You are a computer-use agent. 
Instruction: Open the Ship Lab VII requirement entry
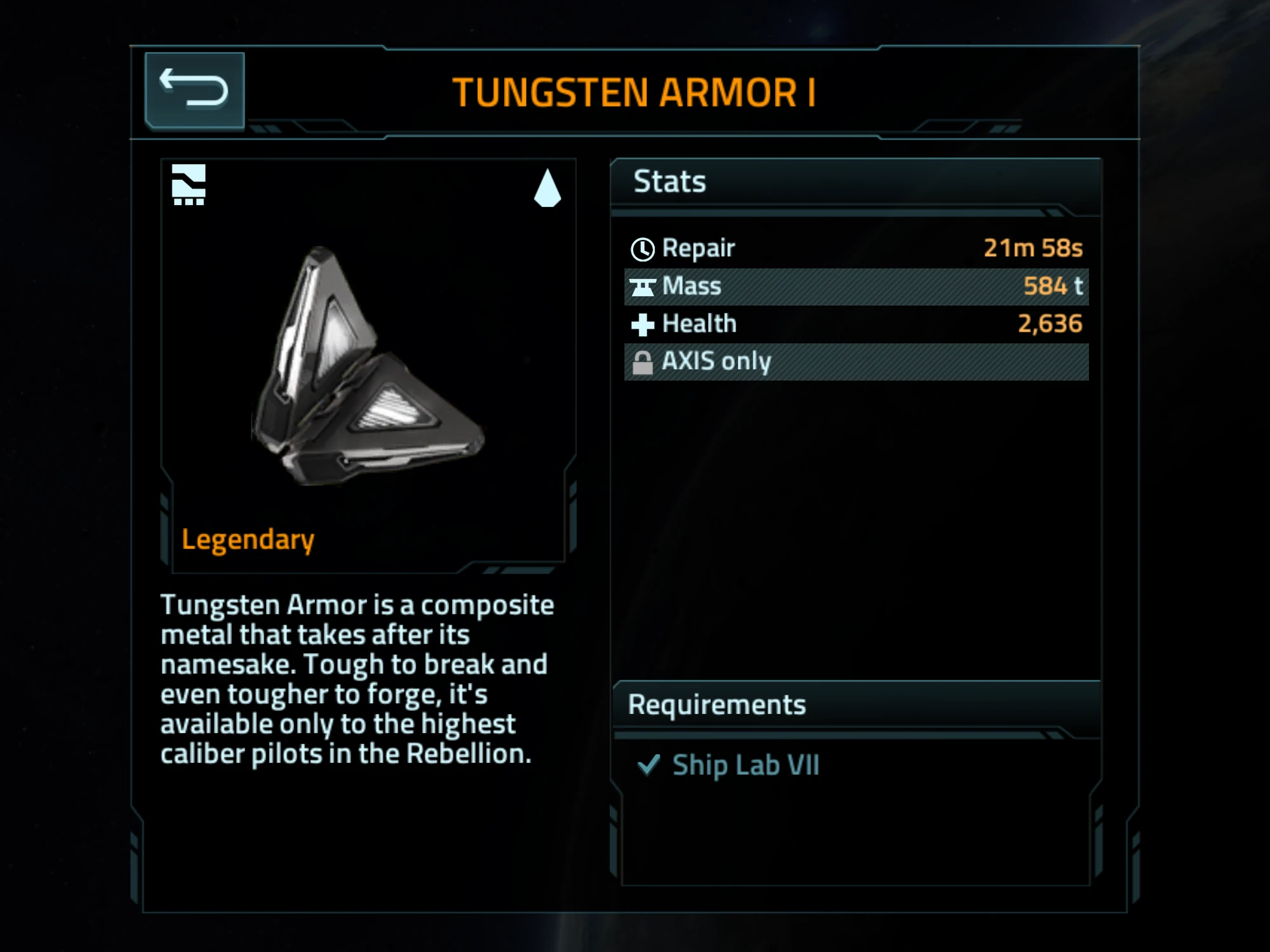point(746,765)
